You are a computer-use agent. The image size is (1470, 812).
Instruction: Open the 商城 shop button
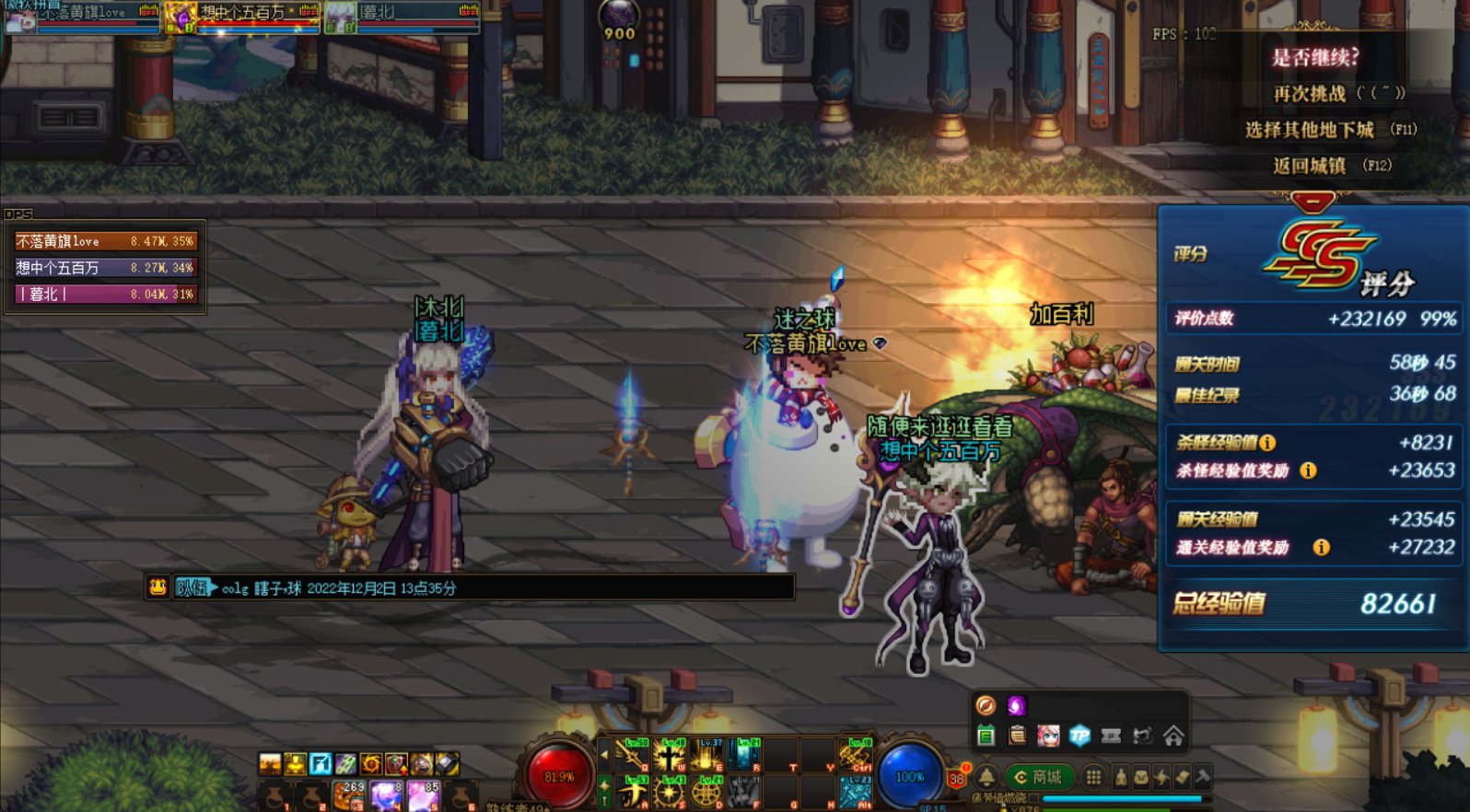pyautogui.click(x=1037, y=778)
